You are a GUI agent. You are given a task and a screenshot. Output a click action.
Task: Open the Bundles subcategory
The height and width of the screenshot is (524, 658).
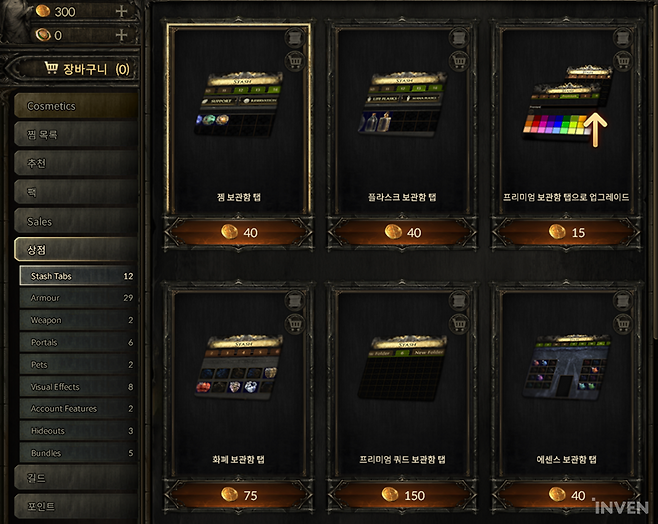pyautogui.click(x=77, y=453)
